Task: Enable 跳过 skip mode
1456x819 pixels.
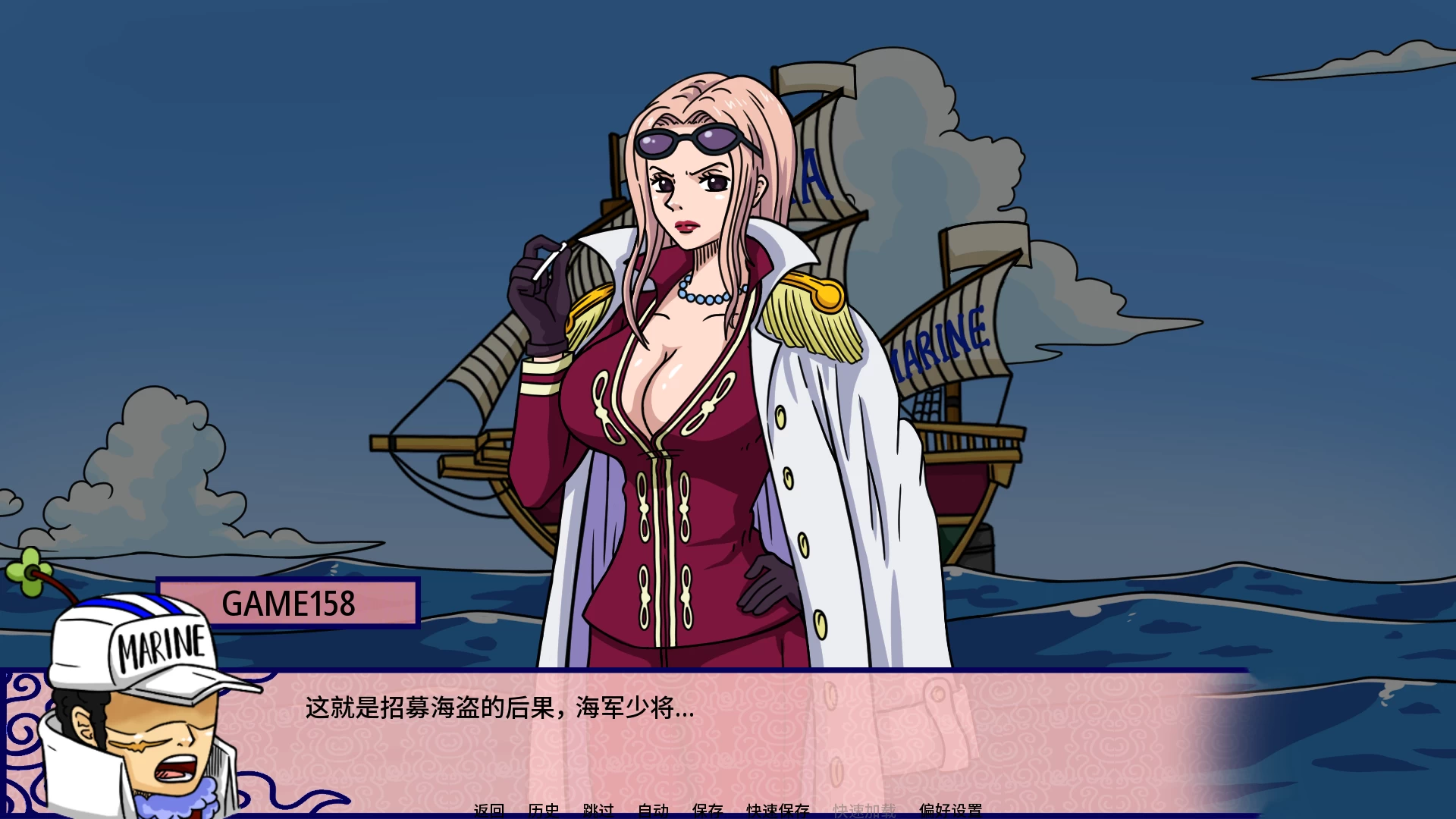Action: pos(598,811)
